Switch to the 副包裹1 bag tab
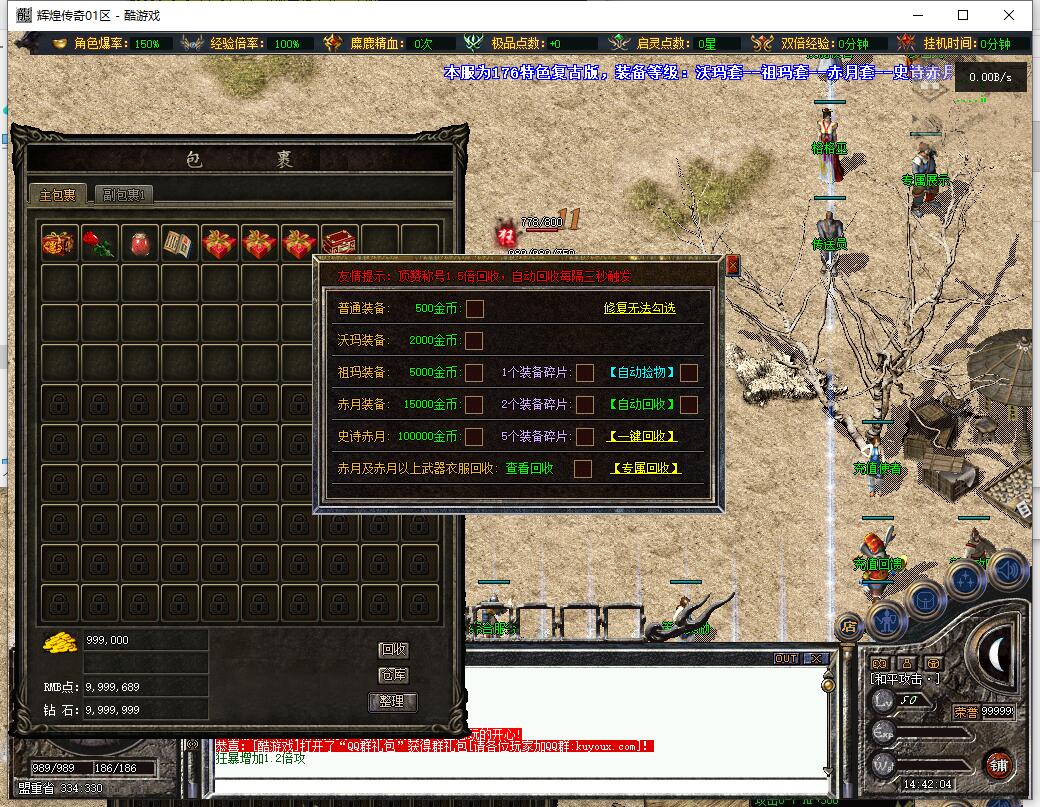1040x807 pixels. [125, 195]
